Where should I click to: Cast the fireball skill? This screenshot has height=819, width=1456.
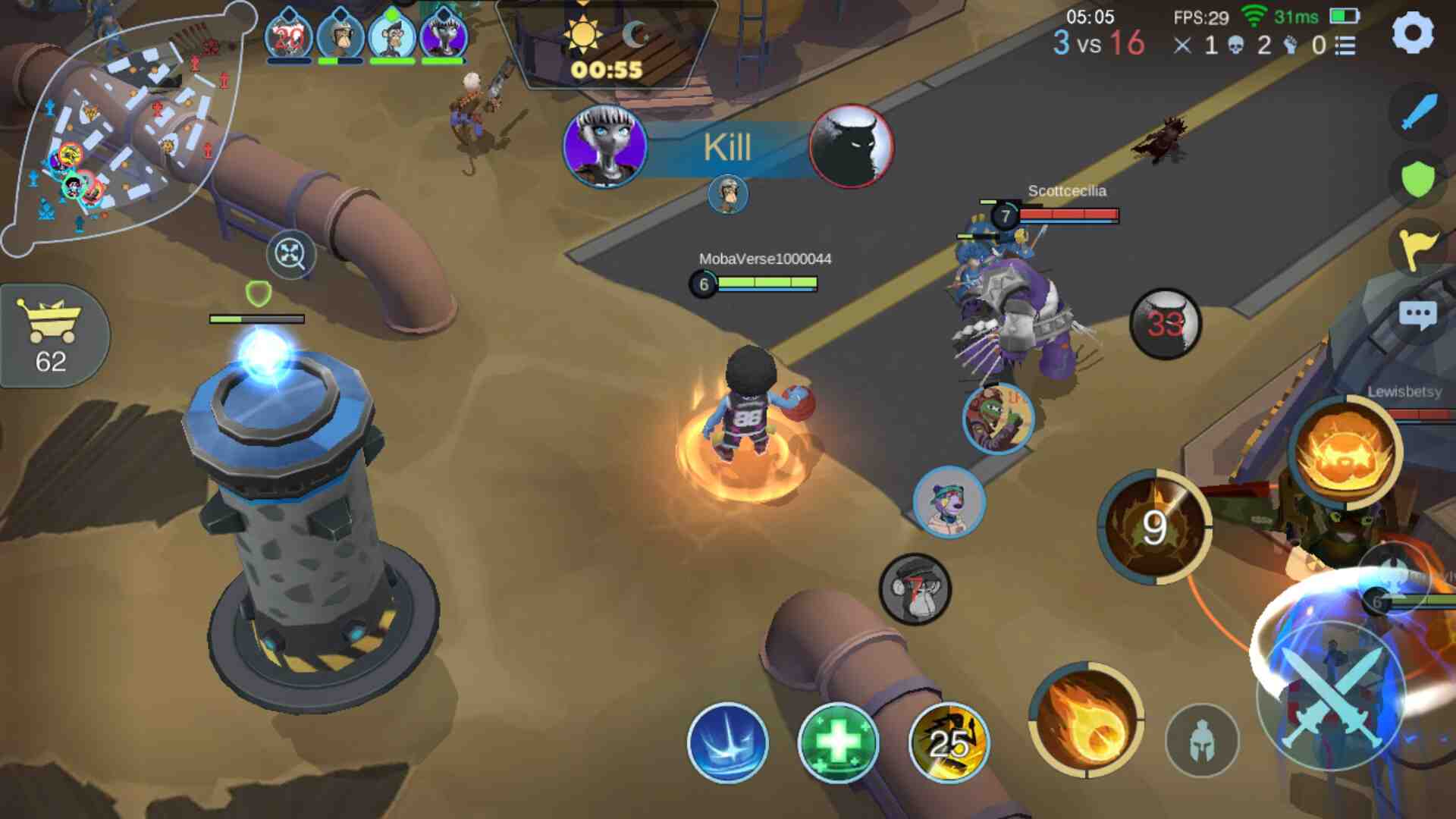pyautogui.click(x=1086, y=720)
